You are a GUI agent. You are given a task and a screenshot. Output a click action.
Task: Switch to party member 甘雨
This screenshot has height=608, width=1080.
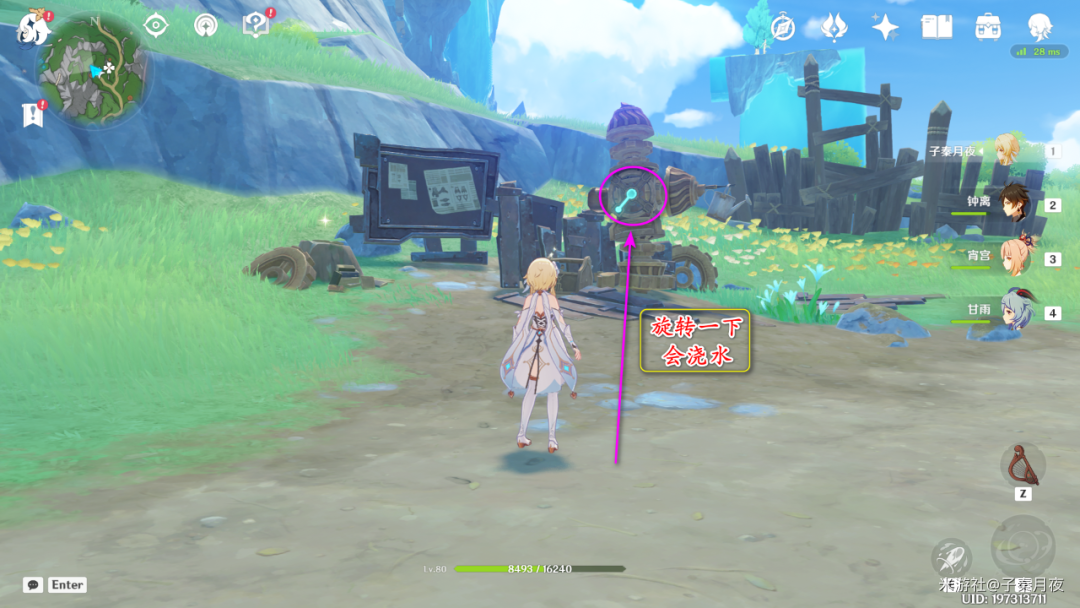tap(1014, 312)
